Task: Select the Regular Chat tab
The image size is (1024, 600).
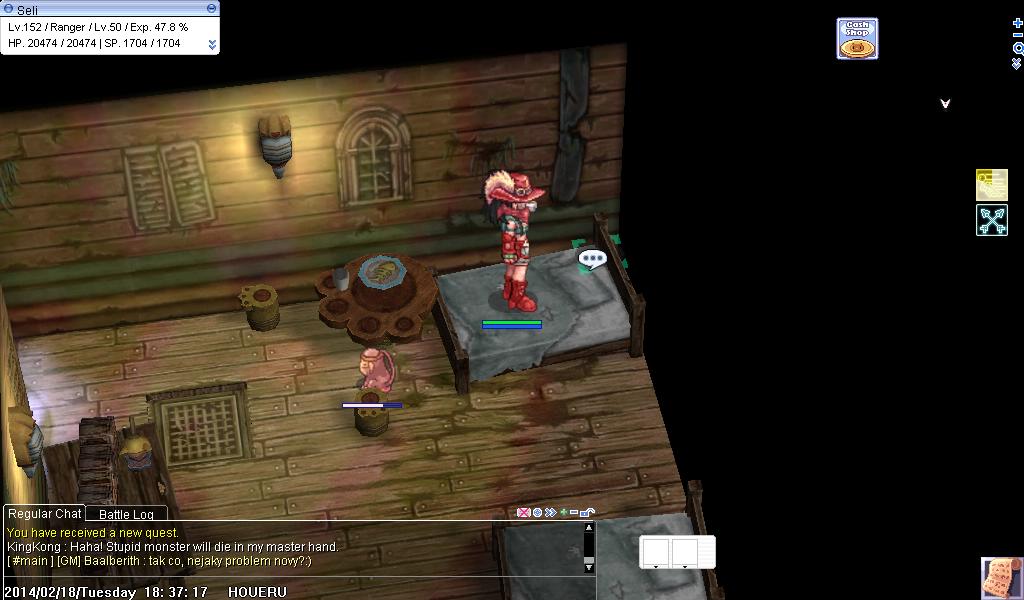Action: (x=44, y=514)
